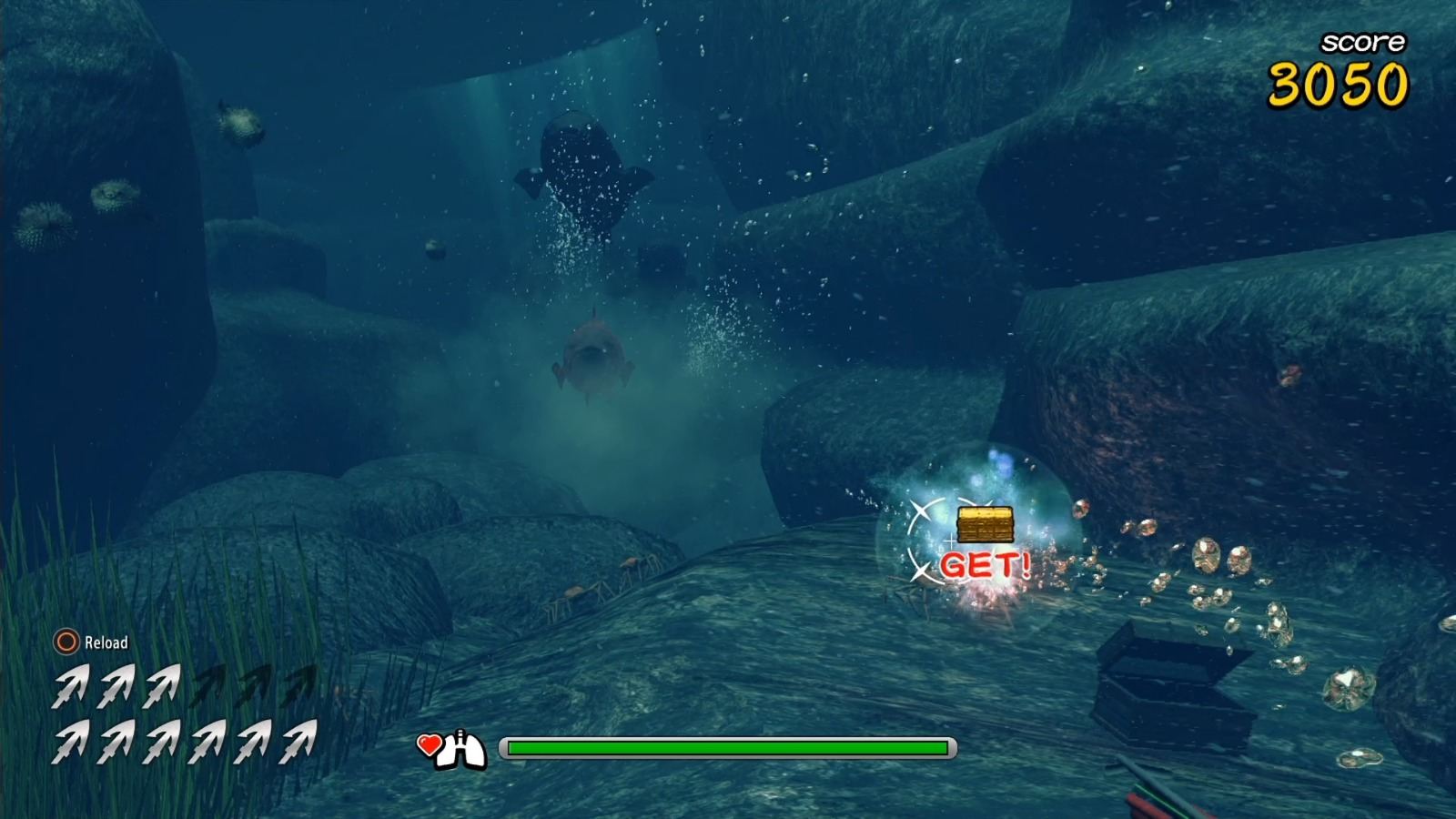Screen dimensions: 1456x819
Task: Click the red heart health icon
Action: click(428, 746)
